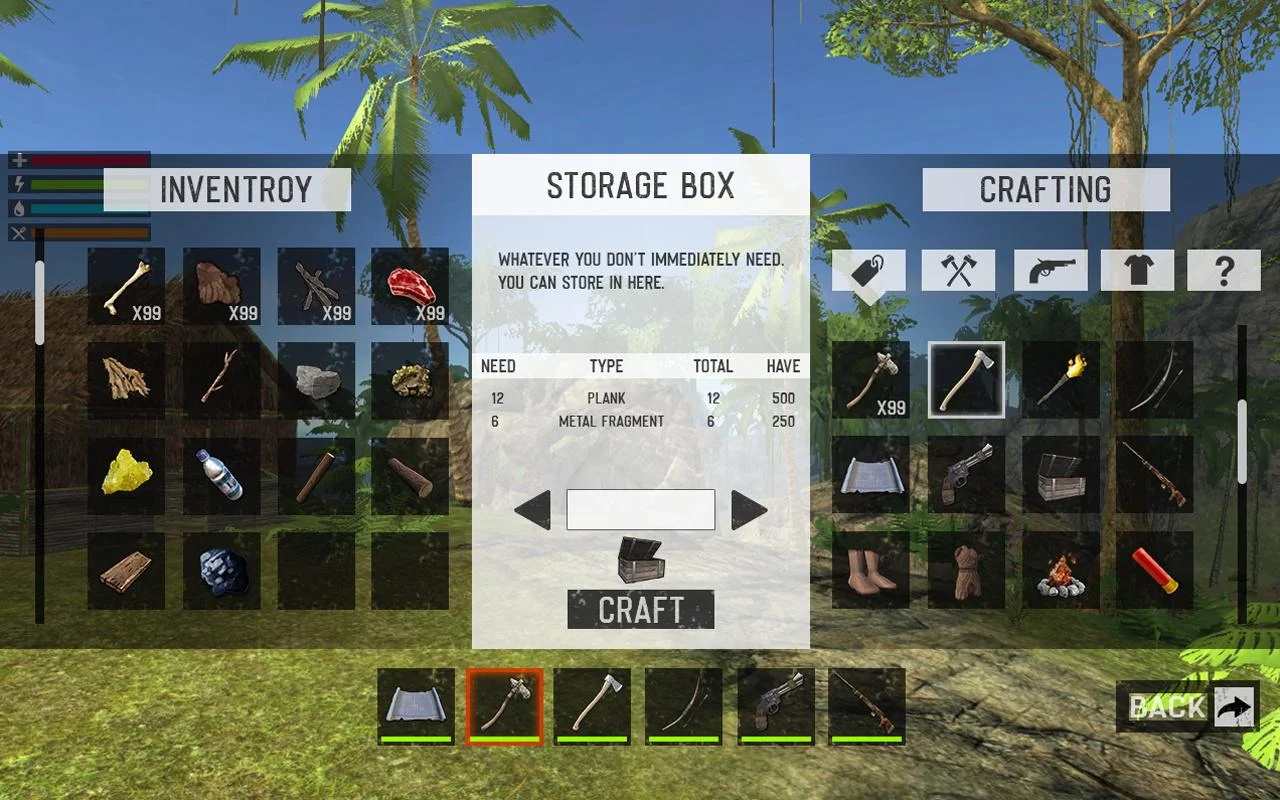Equip the revolver from the hotbar
The width and height of the screenshot is (1280, 800).
[776, 706]
